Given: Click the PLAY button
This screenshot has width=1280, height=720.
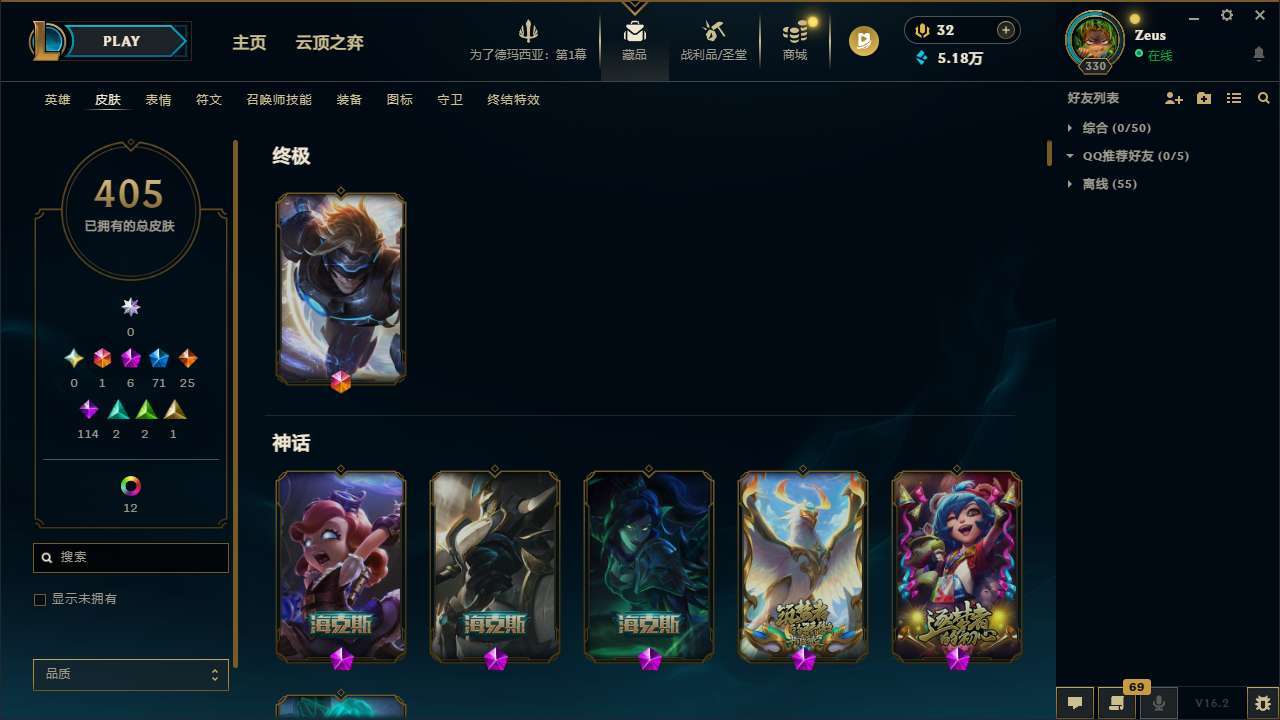Looking at the screenshot, I should point(120,41).
